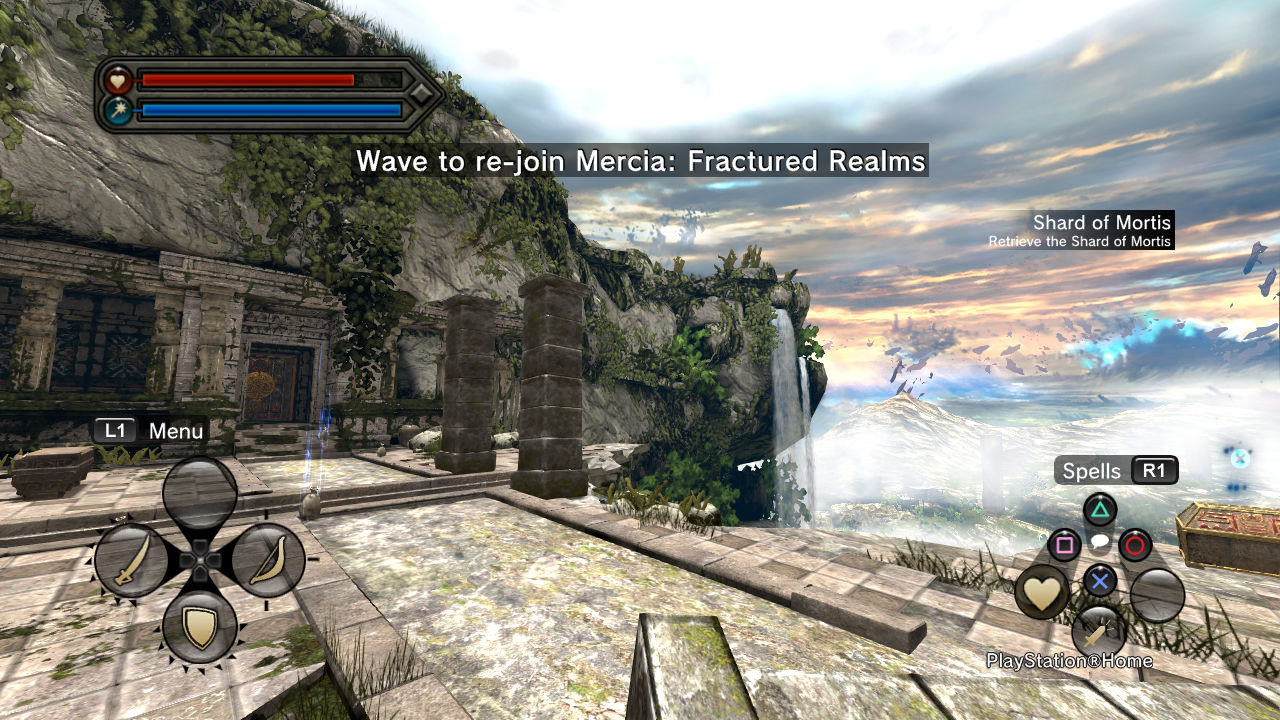Open the speech bubble chat icon
Viewport: 1280px width, 720px height.
(1099, 542)
